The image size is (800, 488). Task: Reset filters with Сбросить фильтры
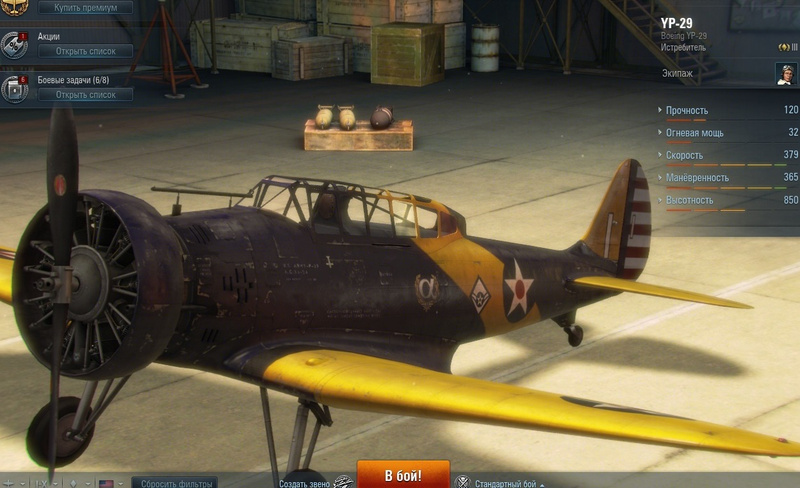[x=173, y=483]
